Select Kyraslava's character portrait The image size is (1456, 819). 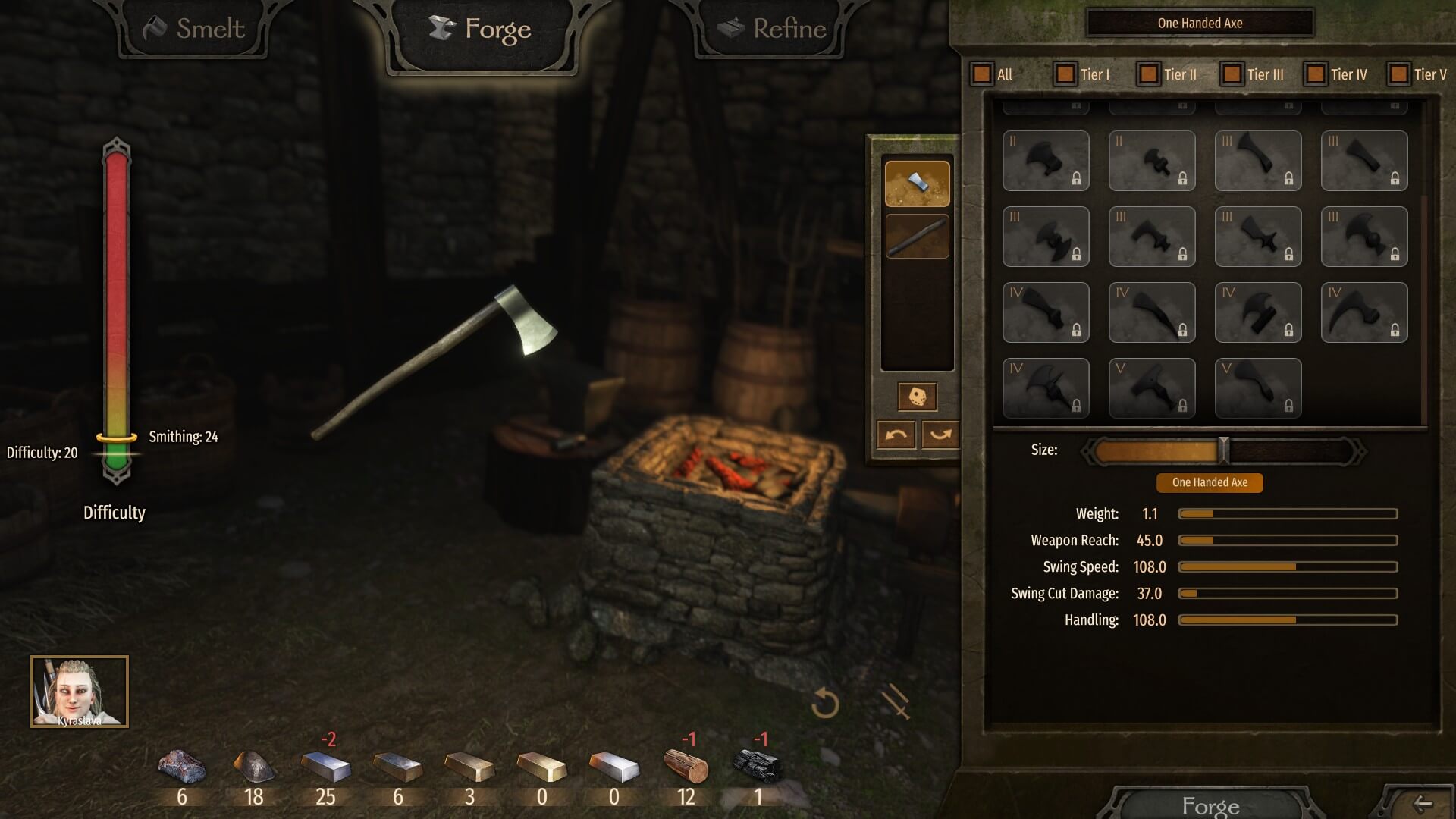pos(80,692)
